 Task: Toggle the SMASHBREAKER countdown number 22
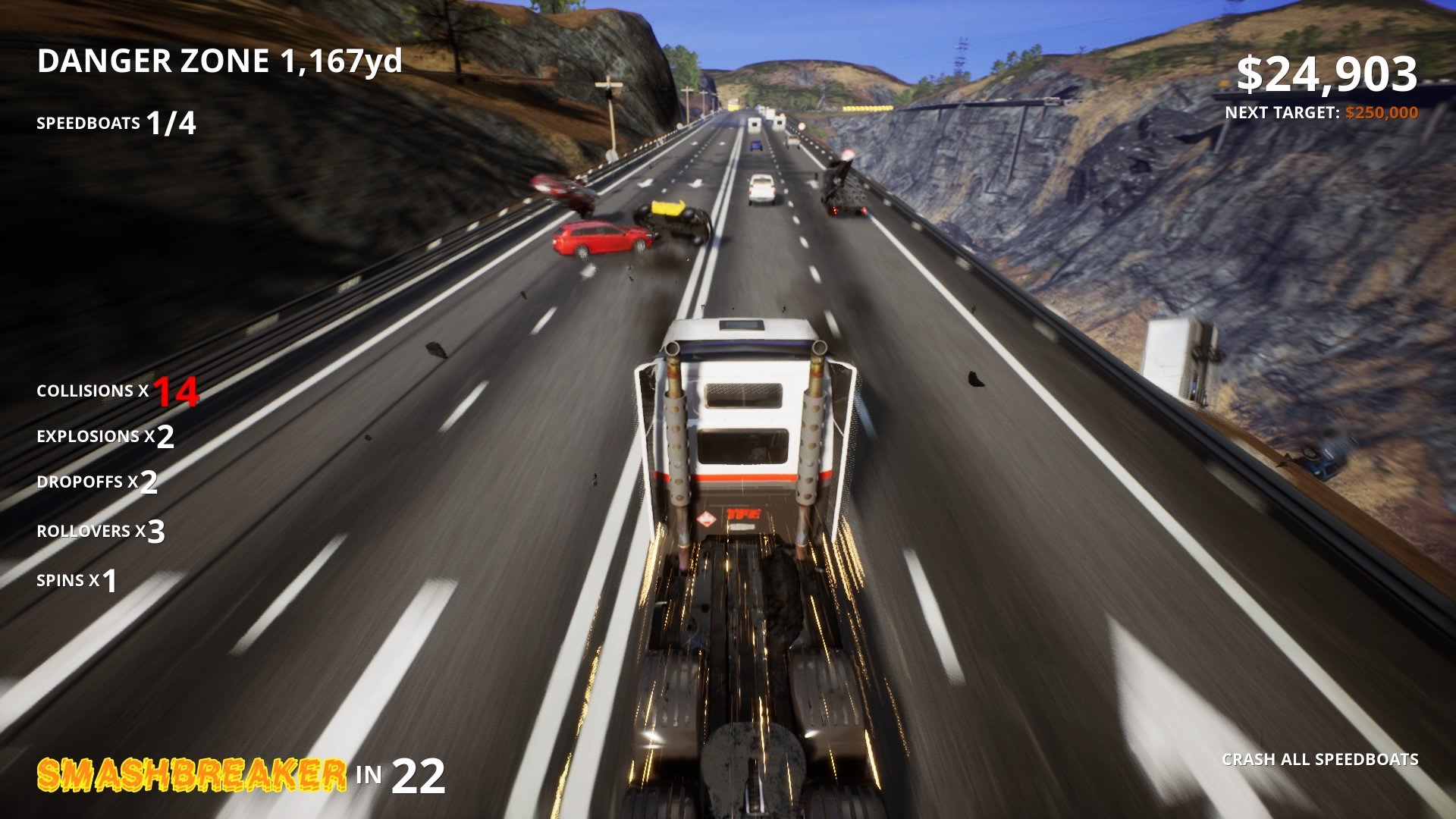419,778
